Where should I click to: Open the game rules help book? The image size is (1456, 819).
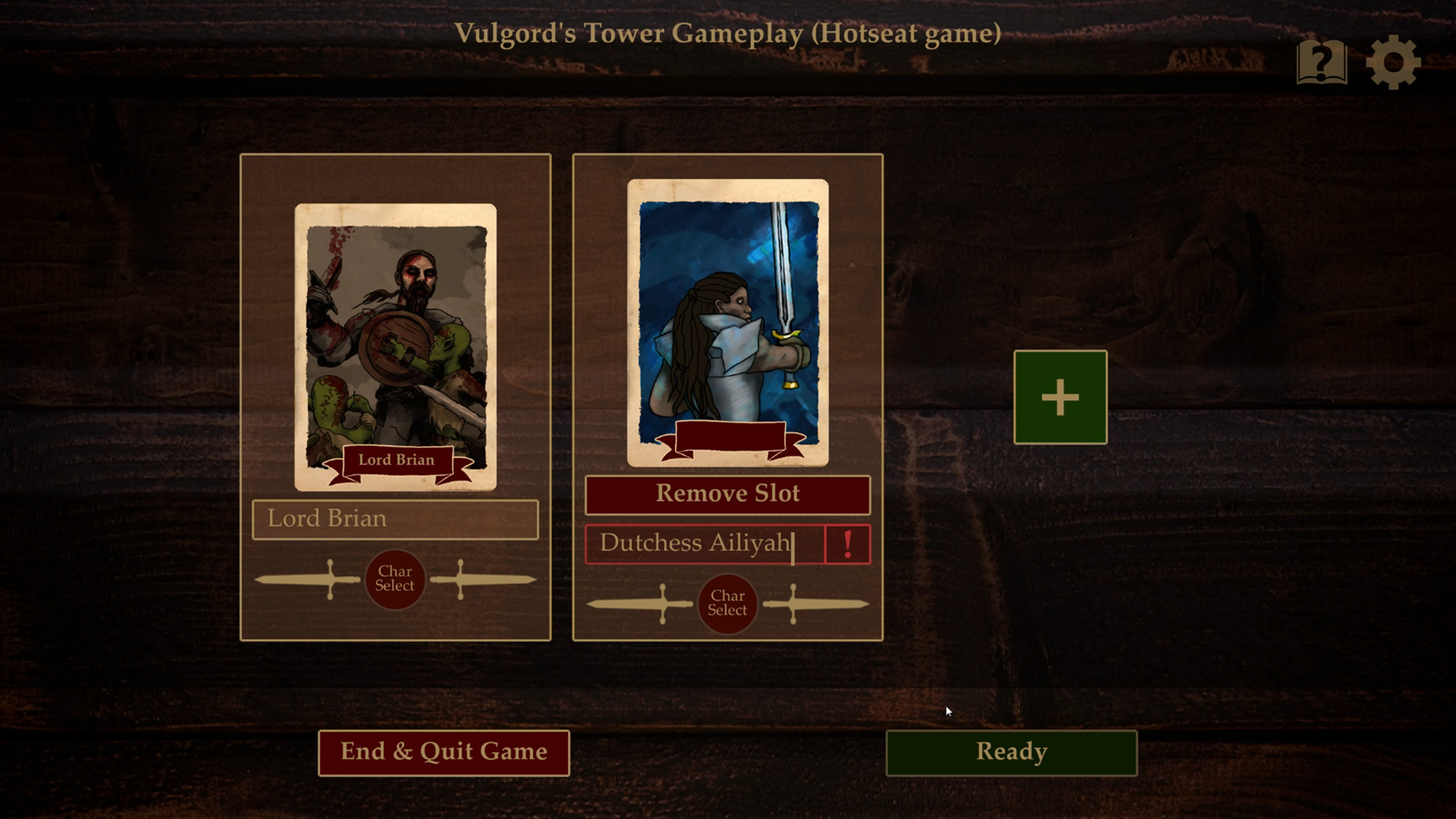tap(1321, 62)
